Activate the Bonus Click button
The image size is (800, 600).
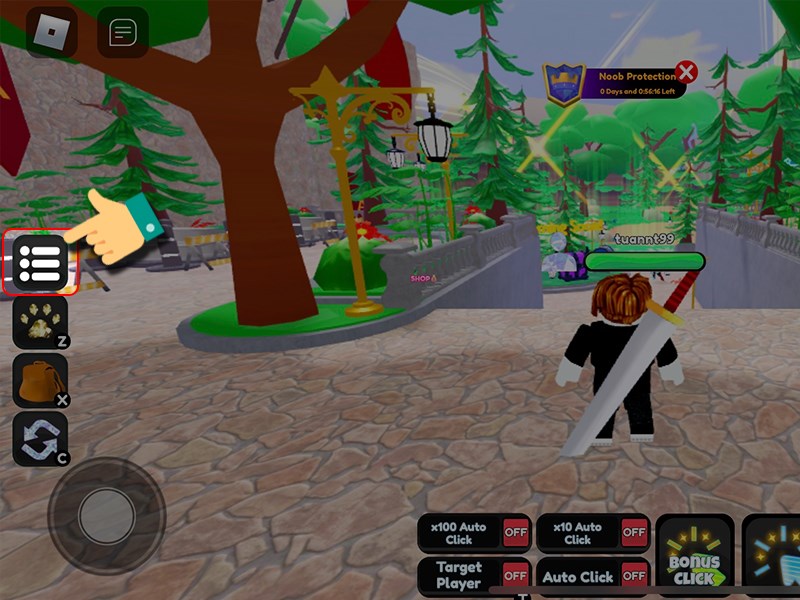[x=695, y=562]
